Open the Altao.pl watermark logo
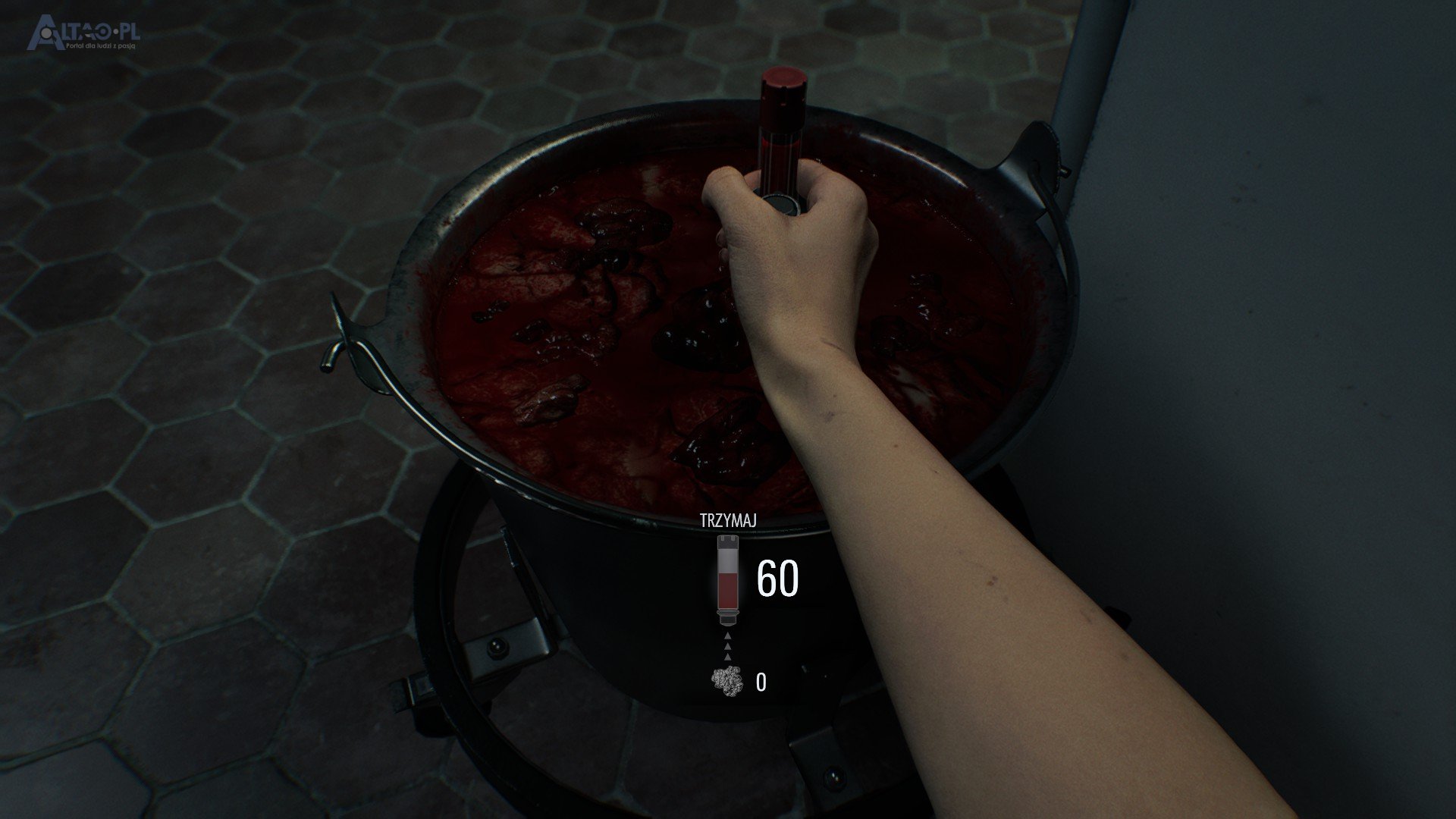This screenshot has height=819, width=1456. click(x=83, y=34)
